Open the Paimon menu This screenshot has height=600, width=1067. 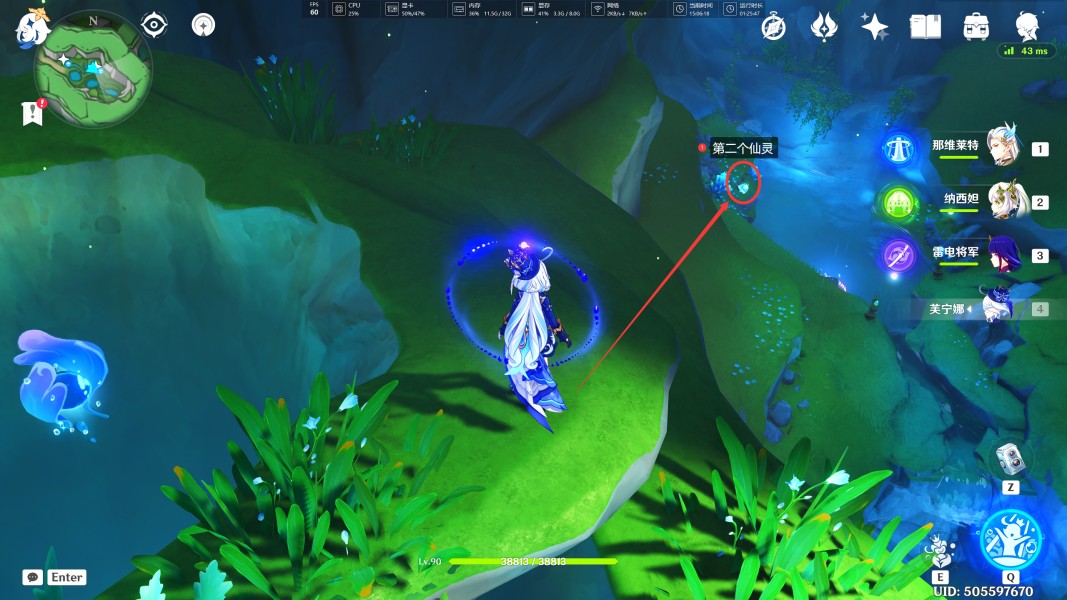point(32,27)
